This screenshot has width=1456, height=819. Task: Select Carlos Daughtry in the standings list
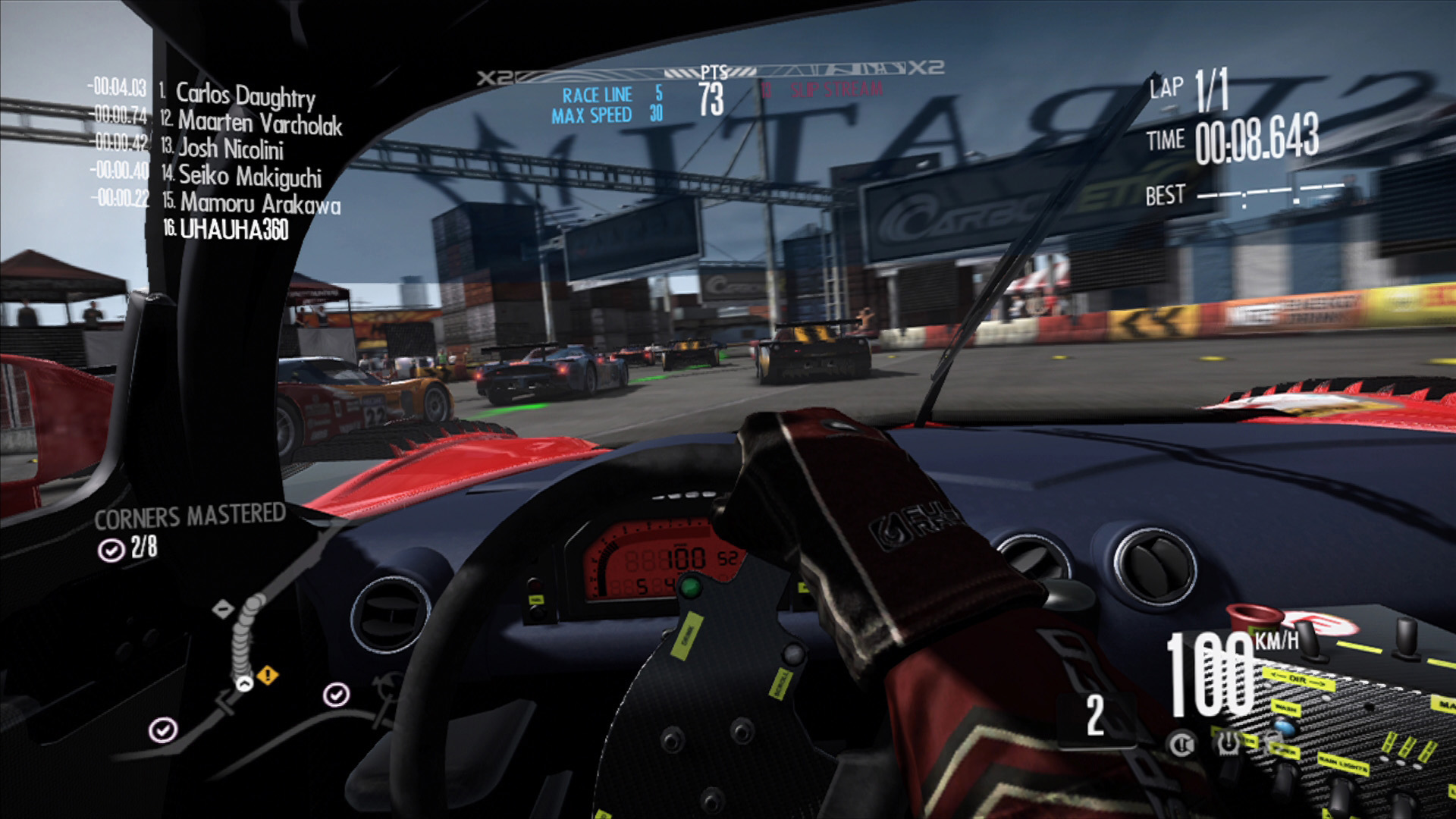click(244, 96)
